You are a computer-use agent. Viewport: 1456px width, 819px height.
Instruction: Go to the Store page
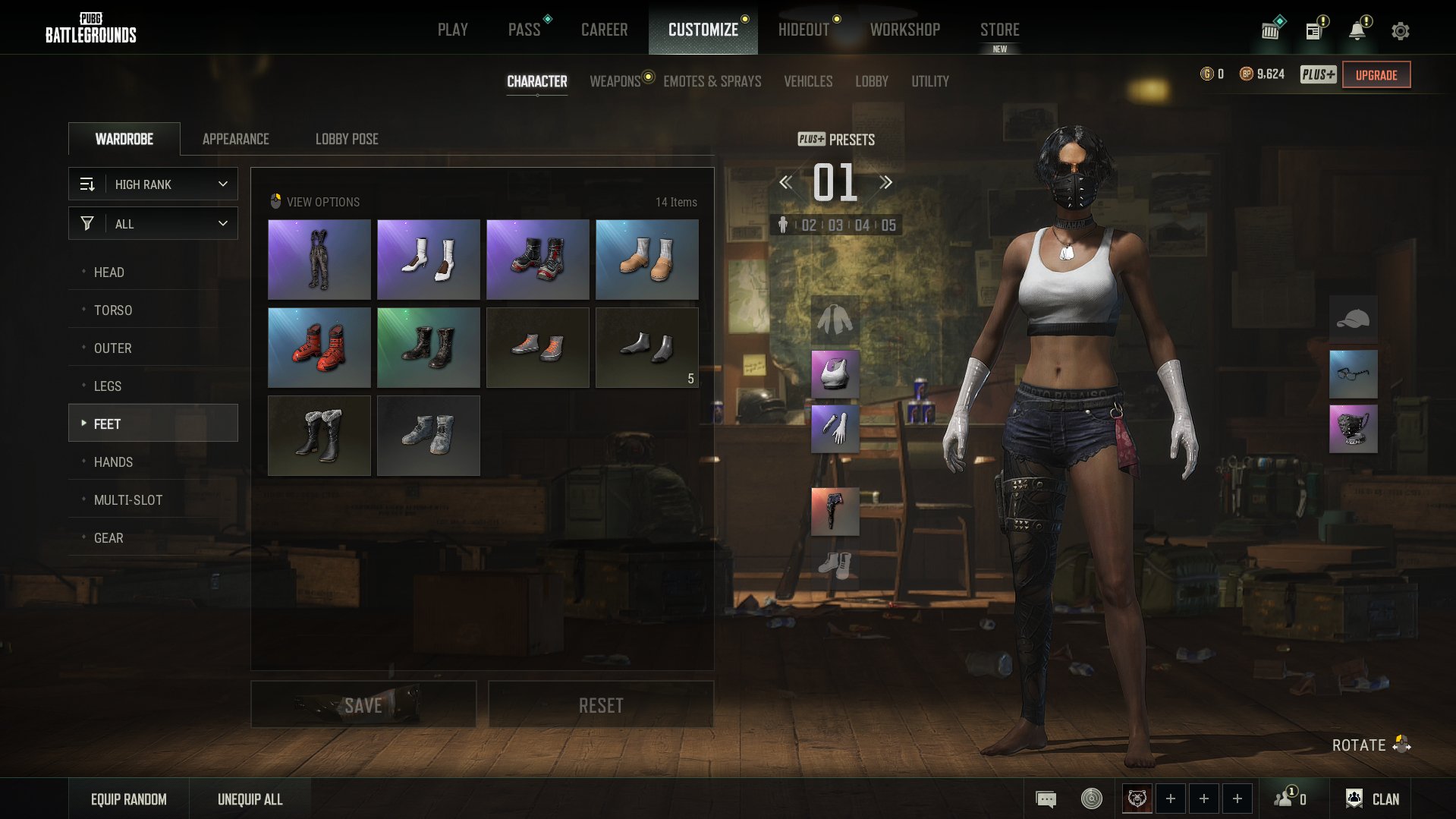click(999, 30)
